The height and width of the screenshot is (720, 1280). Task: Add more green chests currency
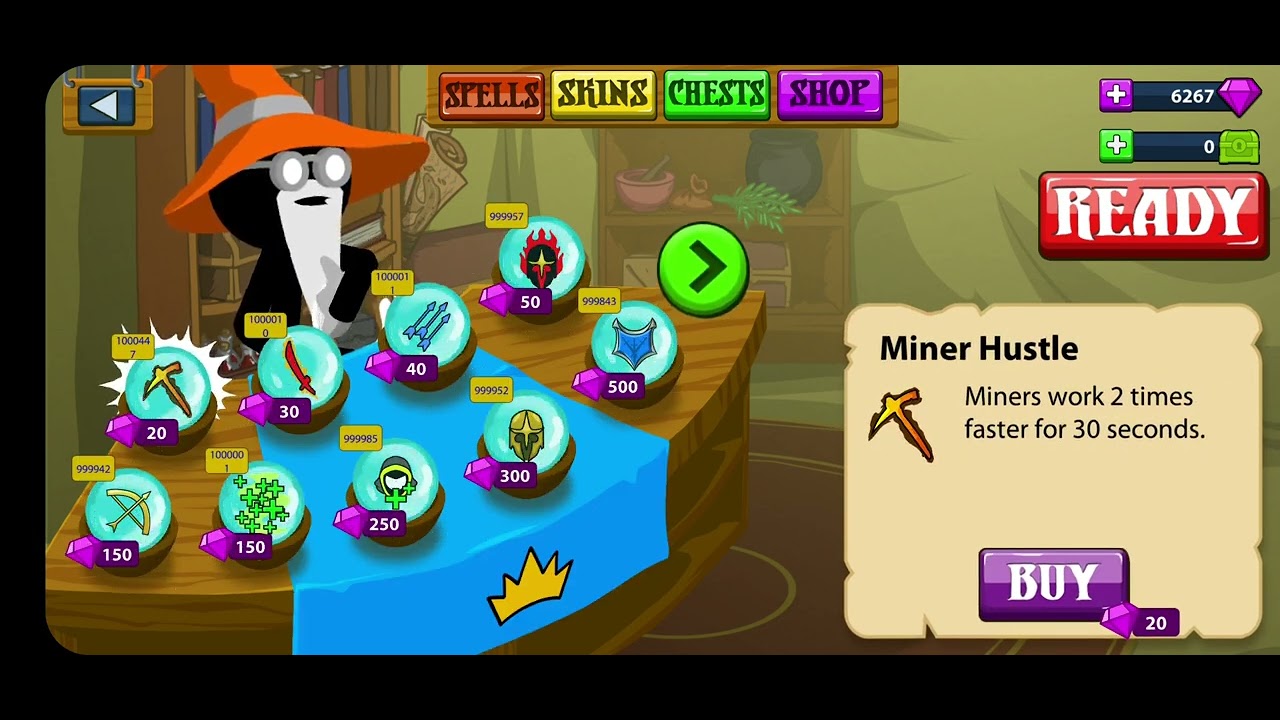coord(1116,146)
